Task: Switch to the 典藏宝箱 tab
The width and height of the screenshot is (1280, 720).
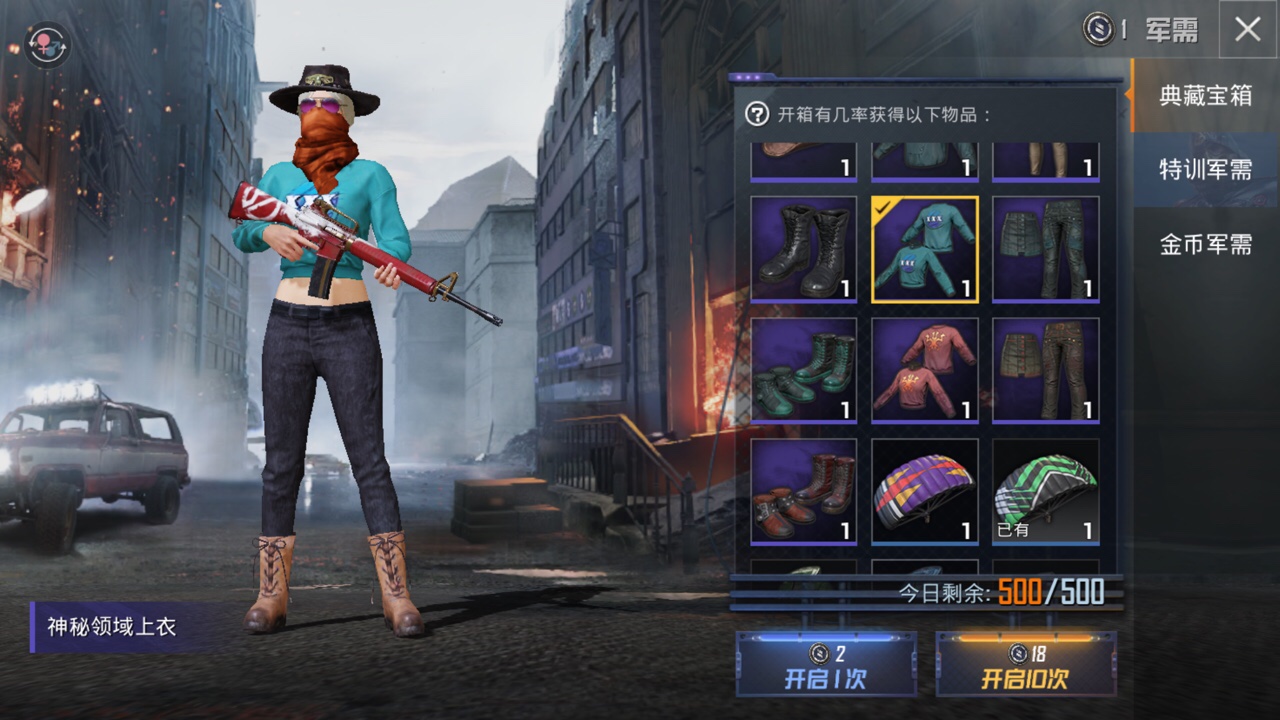Action: click(x=1205, y=96)
